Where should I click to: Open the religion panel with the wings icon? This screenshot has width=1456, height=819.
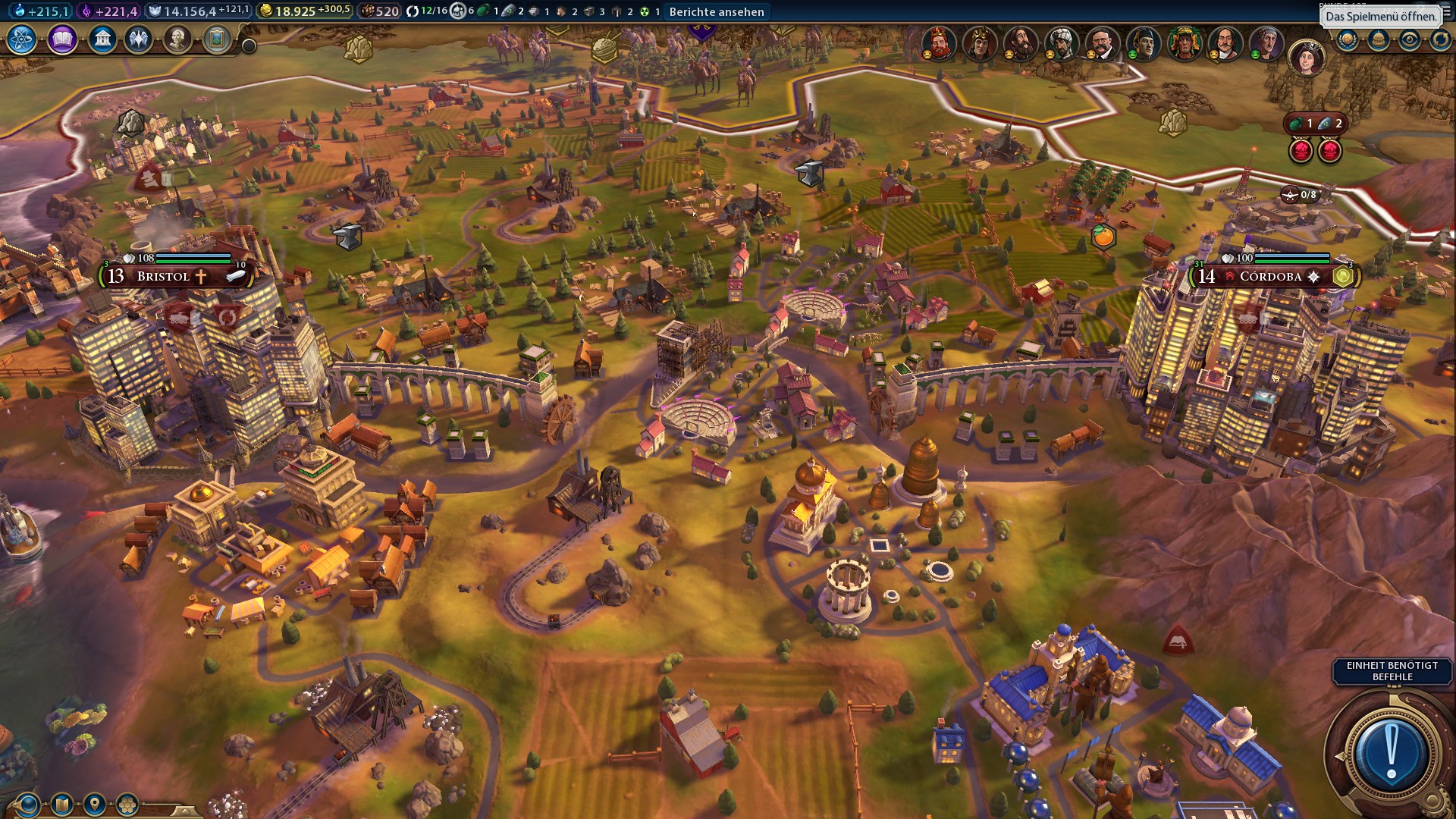pos(138,39)
